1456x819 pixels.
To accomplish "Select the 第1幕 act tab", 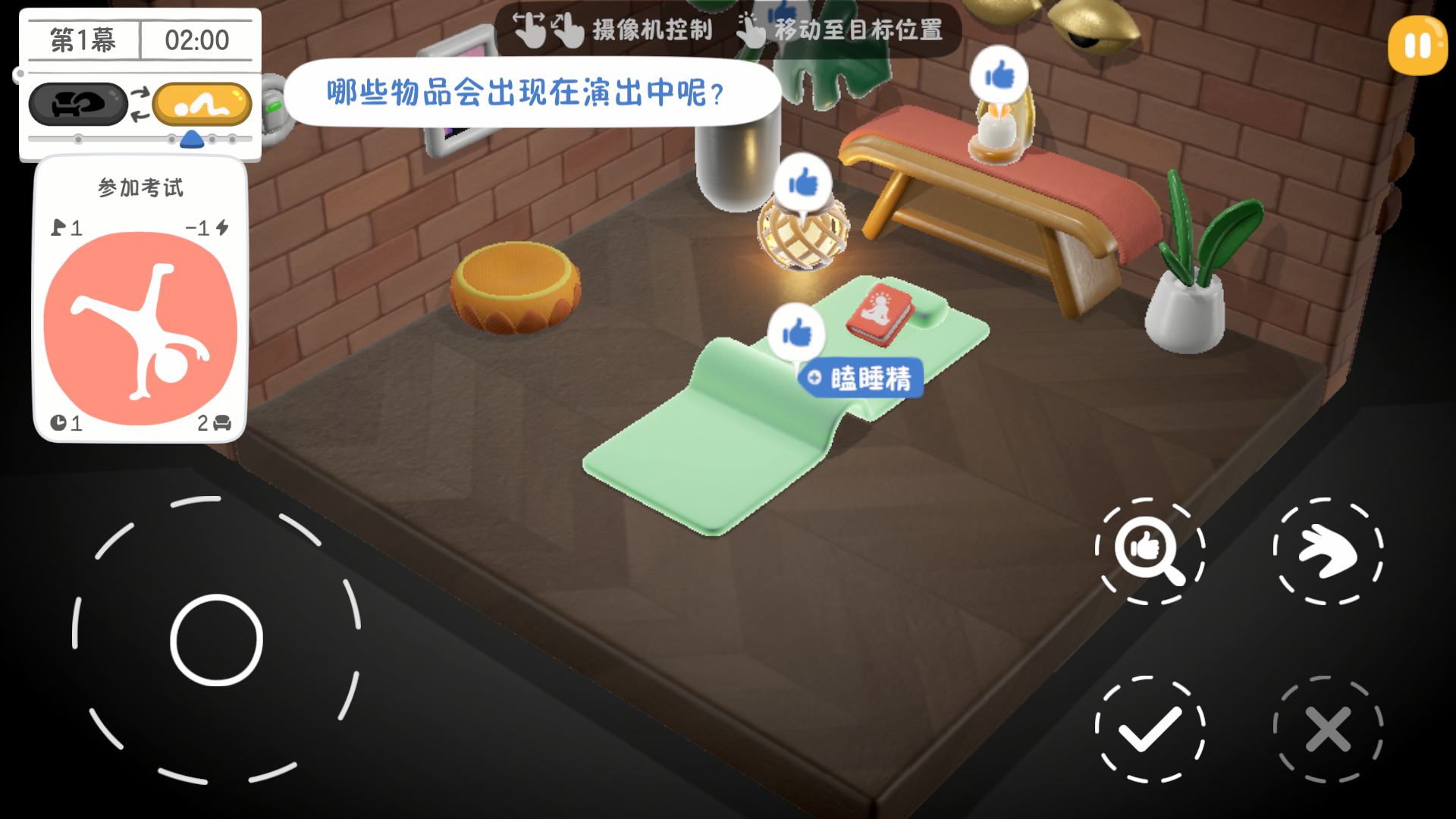I will [x=81, y=39].
